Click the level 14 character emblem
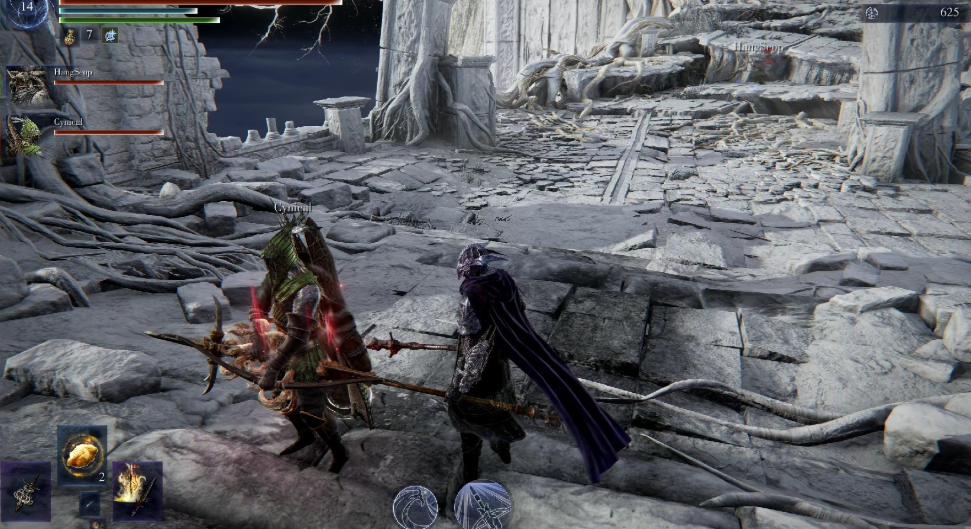The height and width of the screenshot is (529, 971). [27, 10]
